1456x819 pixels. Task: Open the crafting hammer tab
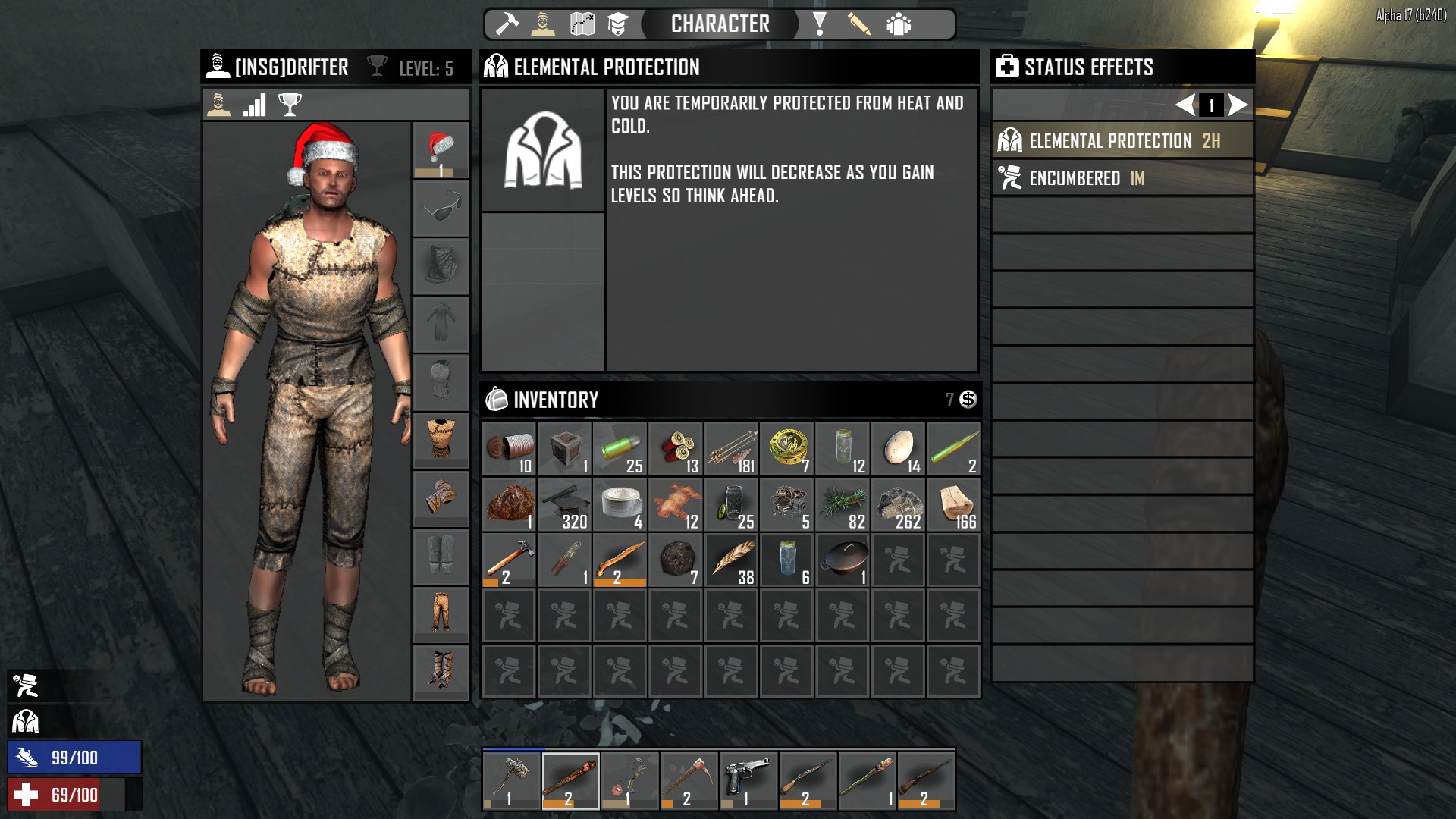(507, 24)
